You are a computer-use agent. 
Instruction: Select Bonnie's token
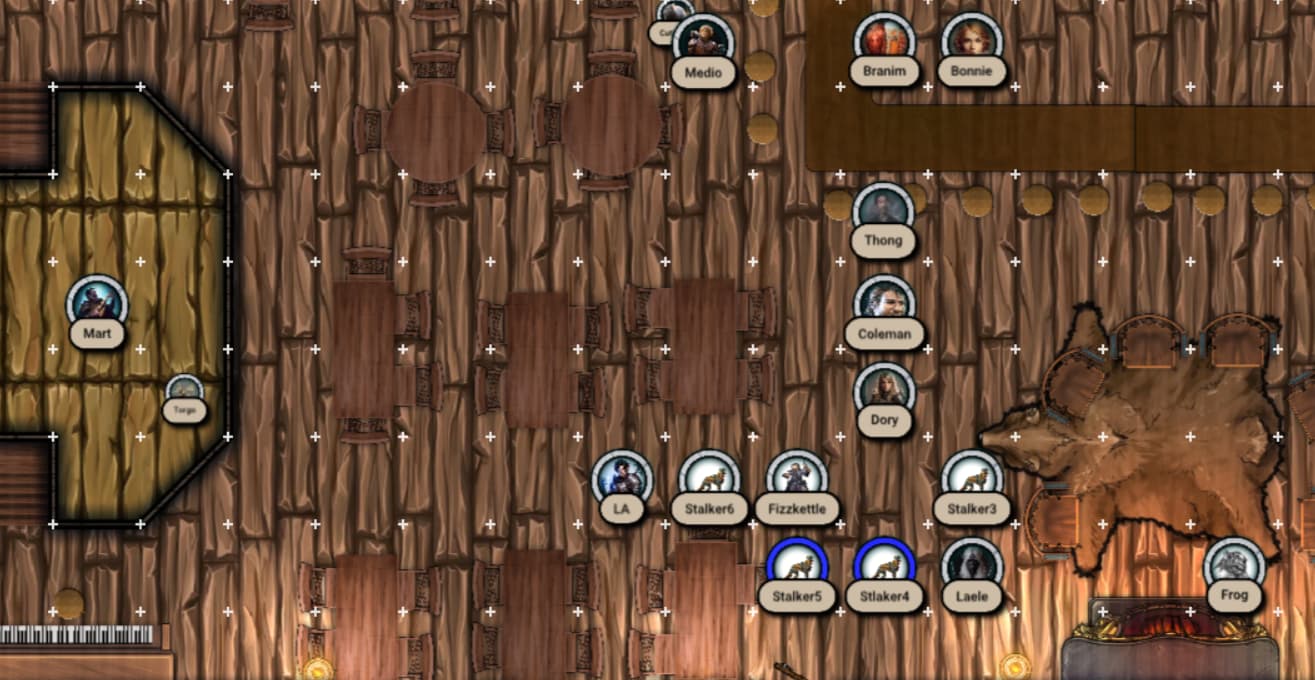[971, 42]
